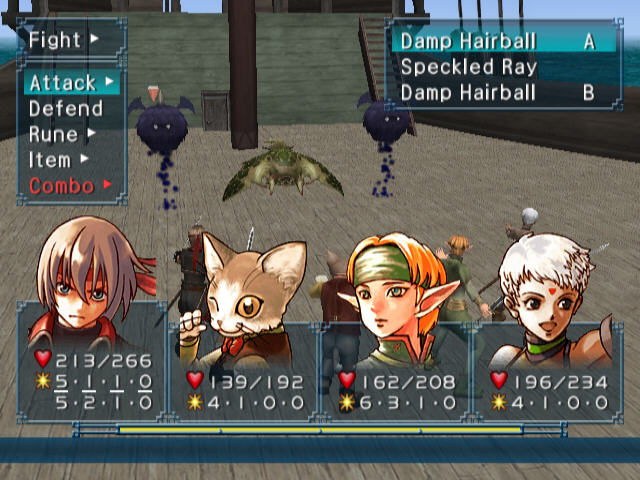Image resolution: width=640 pixels, height=480 pixels.
Task: Target Damp Hairball B in enemy list
Action: pos(497,93)
